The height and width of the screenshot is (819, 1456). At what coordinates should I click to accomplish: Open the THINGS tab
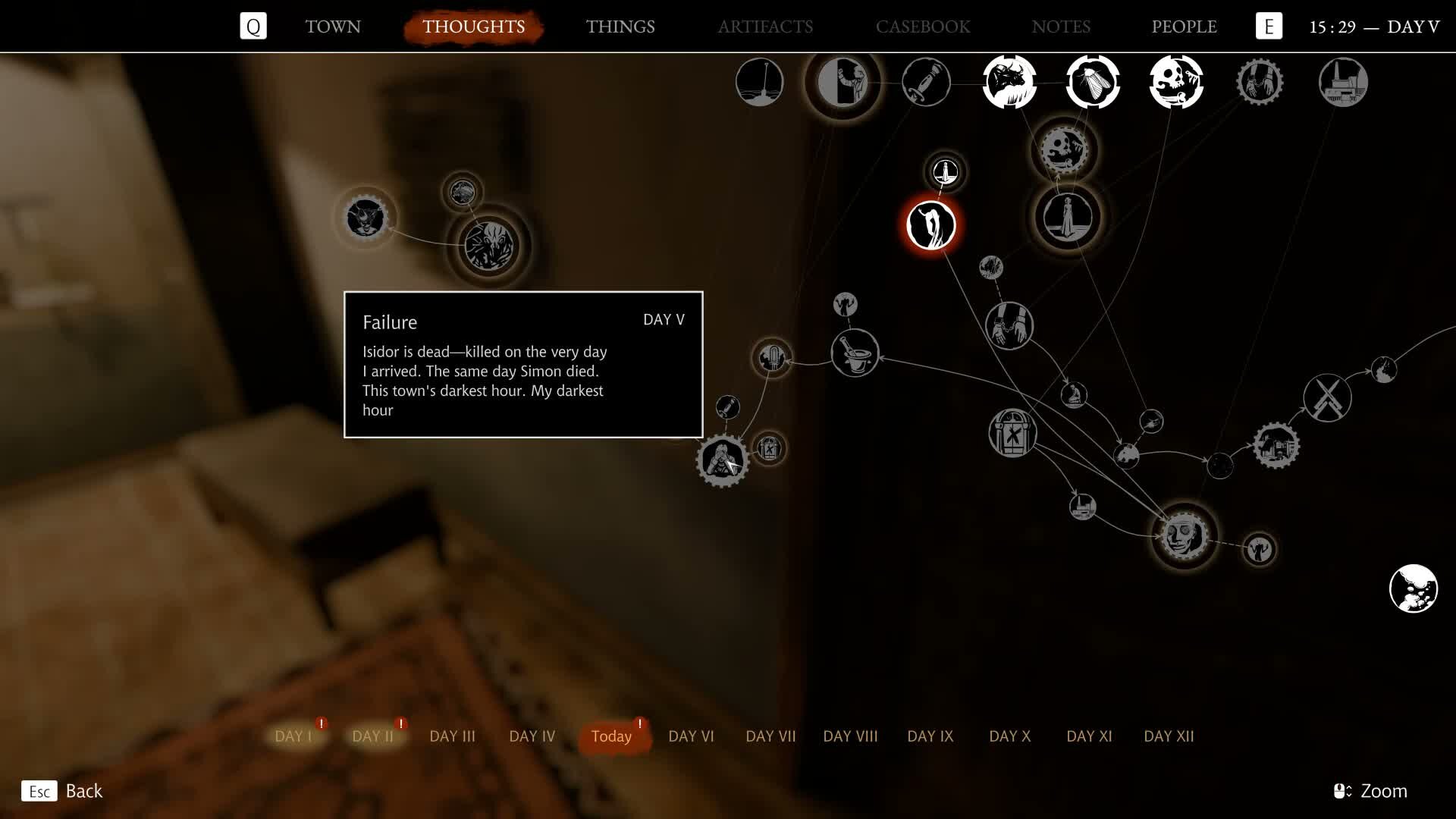click(620, 27)
